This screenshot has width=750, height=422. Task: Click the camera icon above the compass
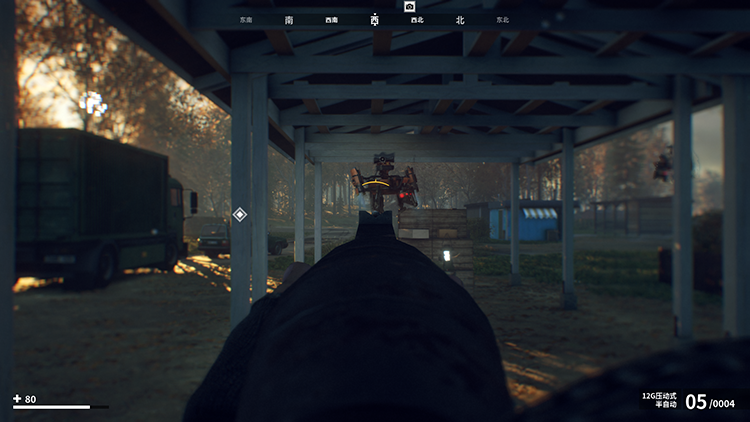pyautogui.click(x=409, y=6)
